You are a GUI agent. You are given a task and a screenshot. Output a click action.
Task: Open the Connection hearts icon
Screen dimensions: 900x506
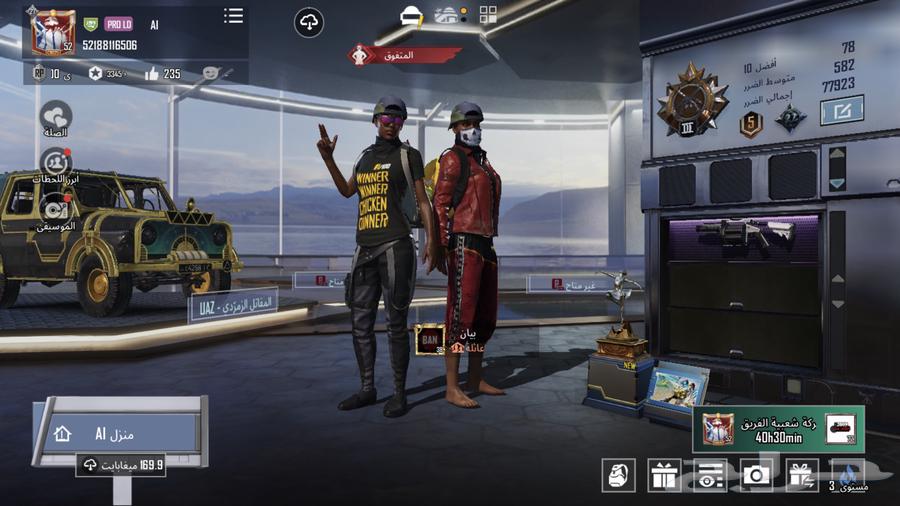pos(56,117)
